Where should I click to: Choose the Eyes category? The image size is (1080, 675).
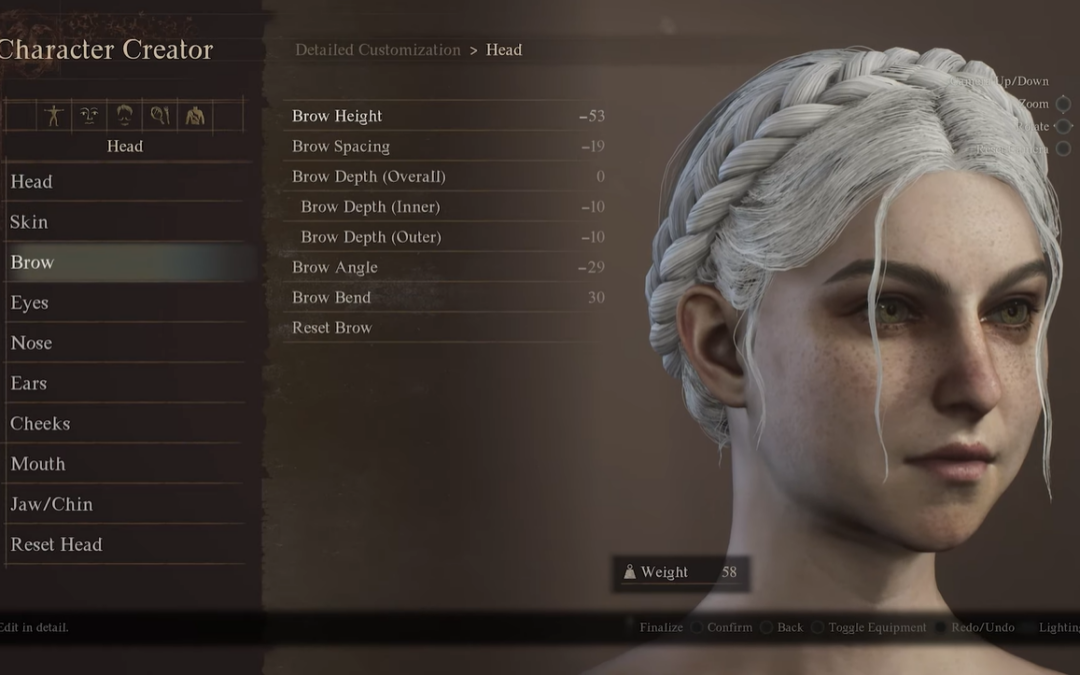click(x=29, y=302)
